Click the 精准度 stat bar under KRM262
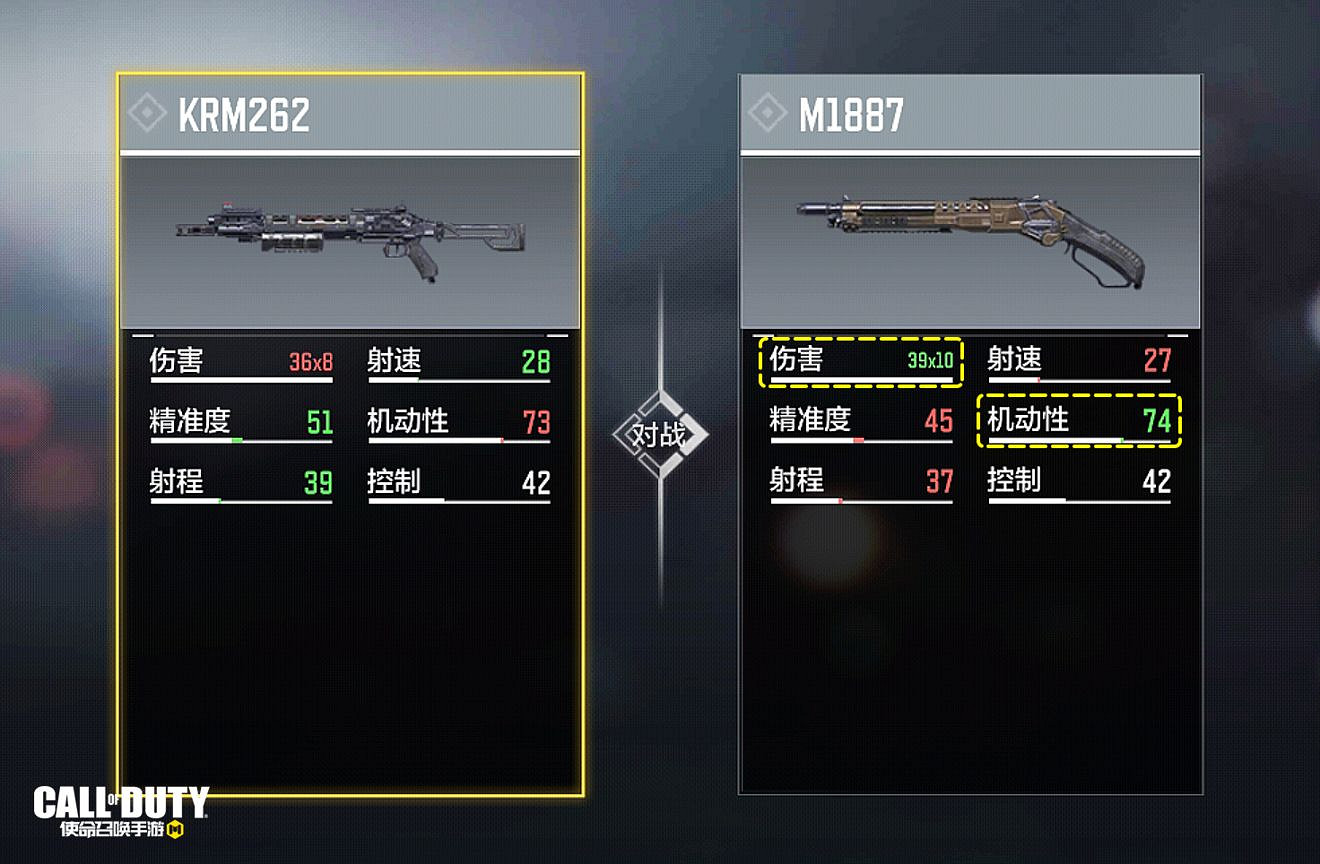This screenshot has height=864, width=1320. 242,439
